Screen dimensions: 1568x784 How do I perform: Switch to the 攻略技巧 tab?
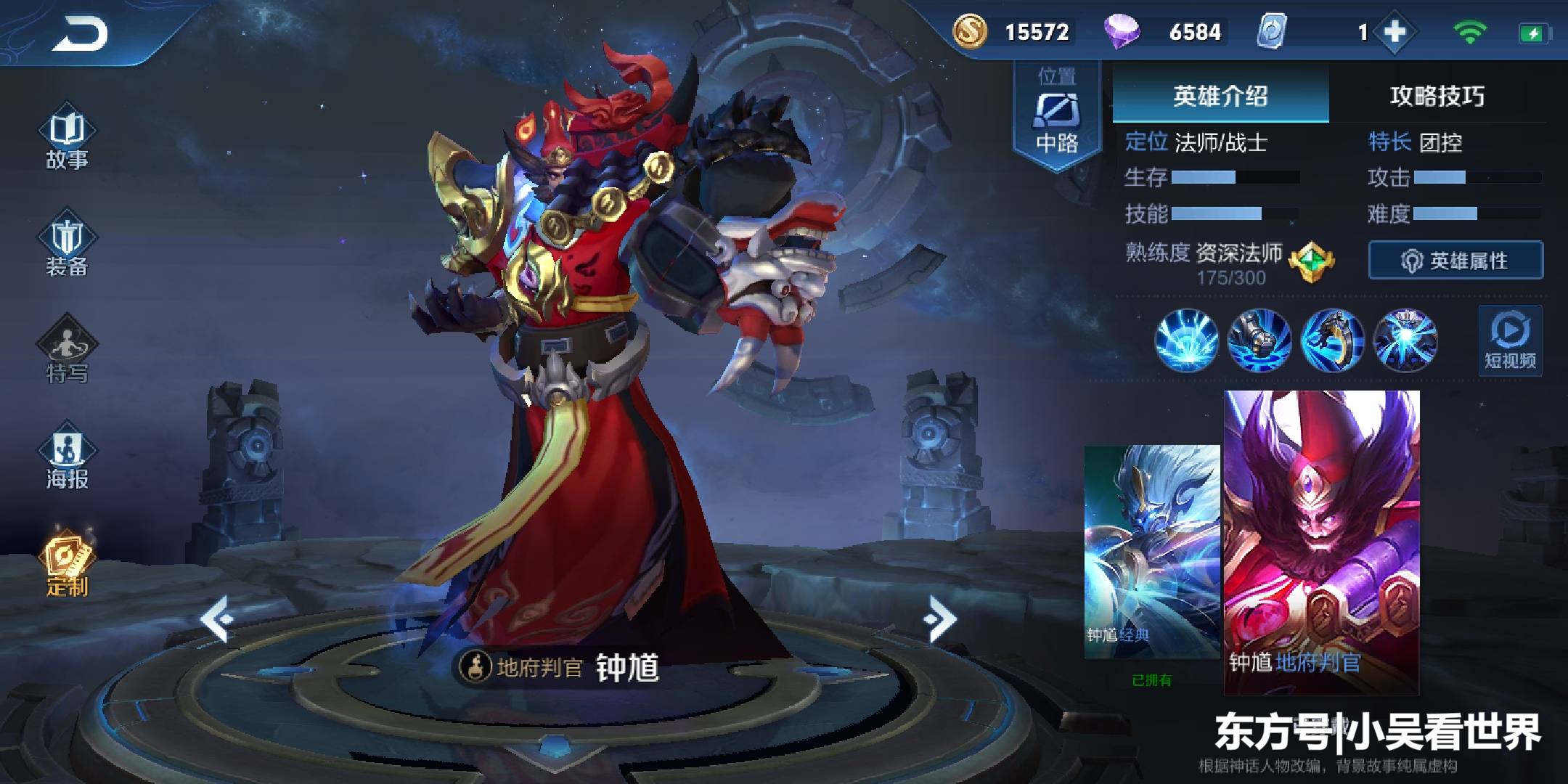(x=1437, y=95)
